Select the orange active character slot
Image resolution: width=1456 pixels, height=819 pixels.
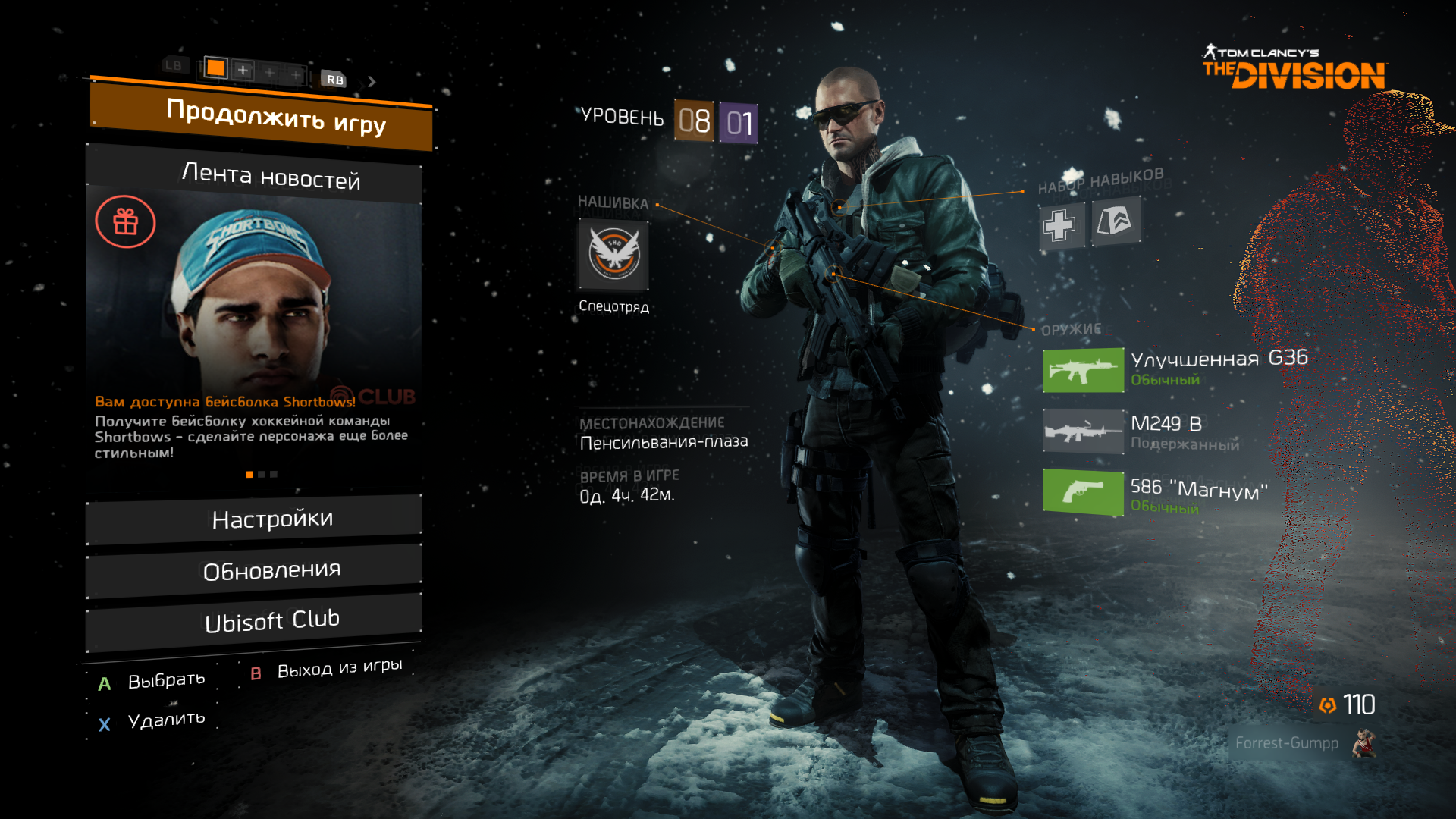[216, 68]
